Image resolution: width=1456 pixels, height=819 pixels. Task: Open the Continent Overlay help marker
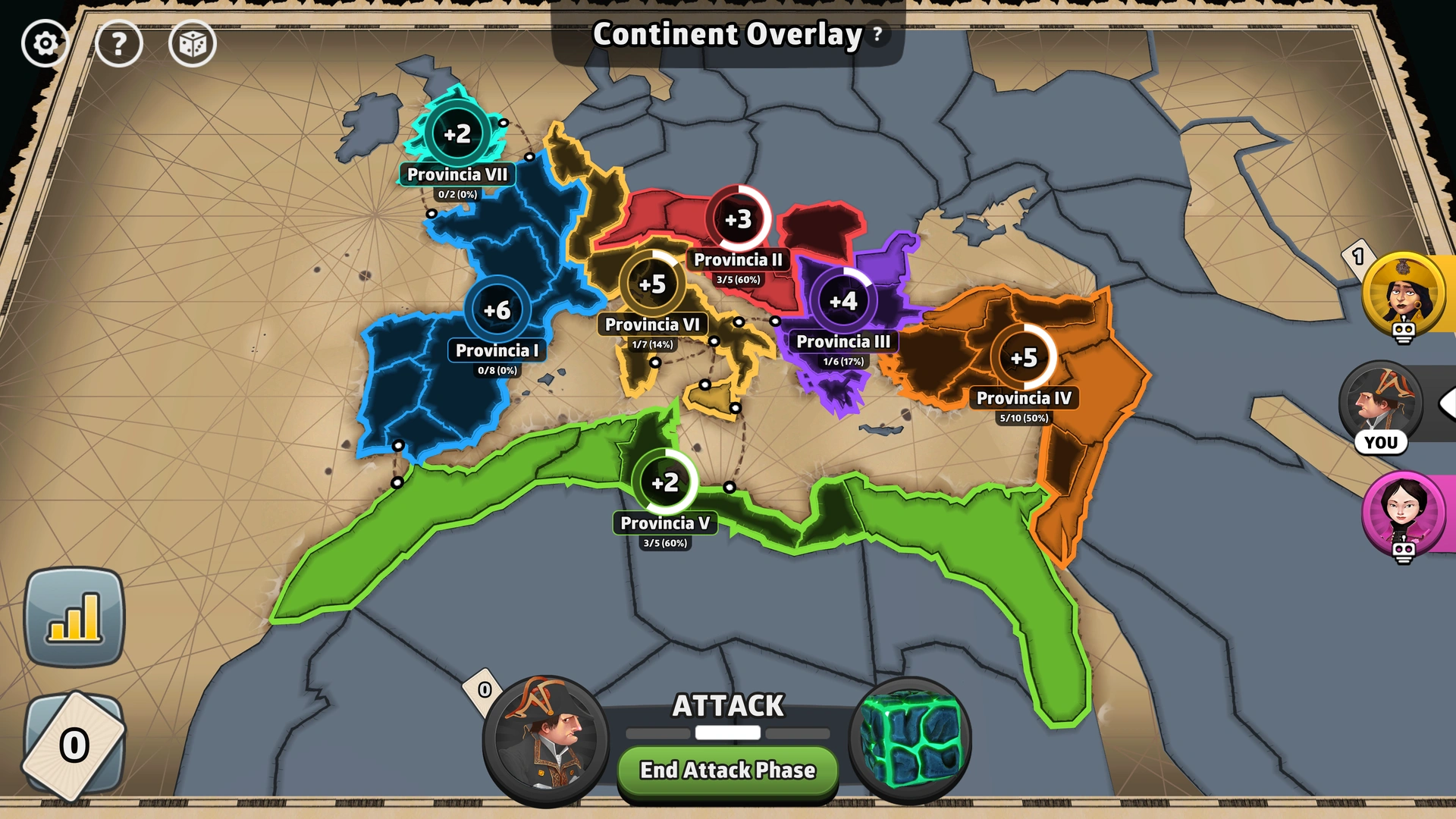point(877,33)
